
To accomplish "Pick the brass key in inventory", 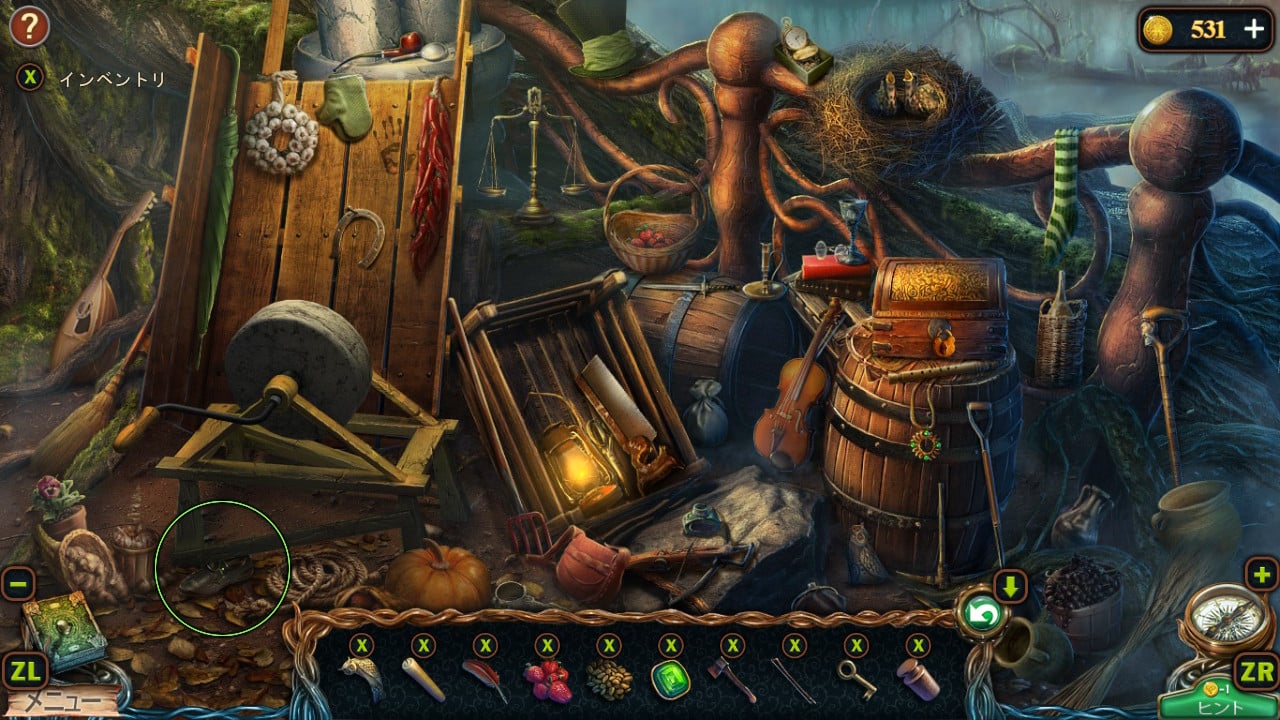I will [x=857, y=679].
